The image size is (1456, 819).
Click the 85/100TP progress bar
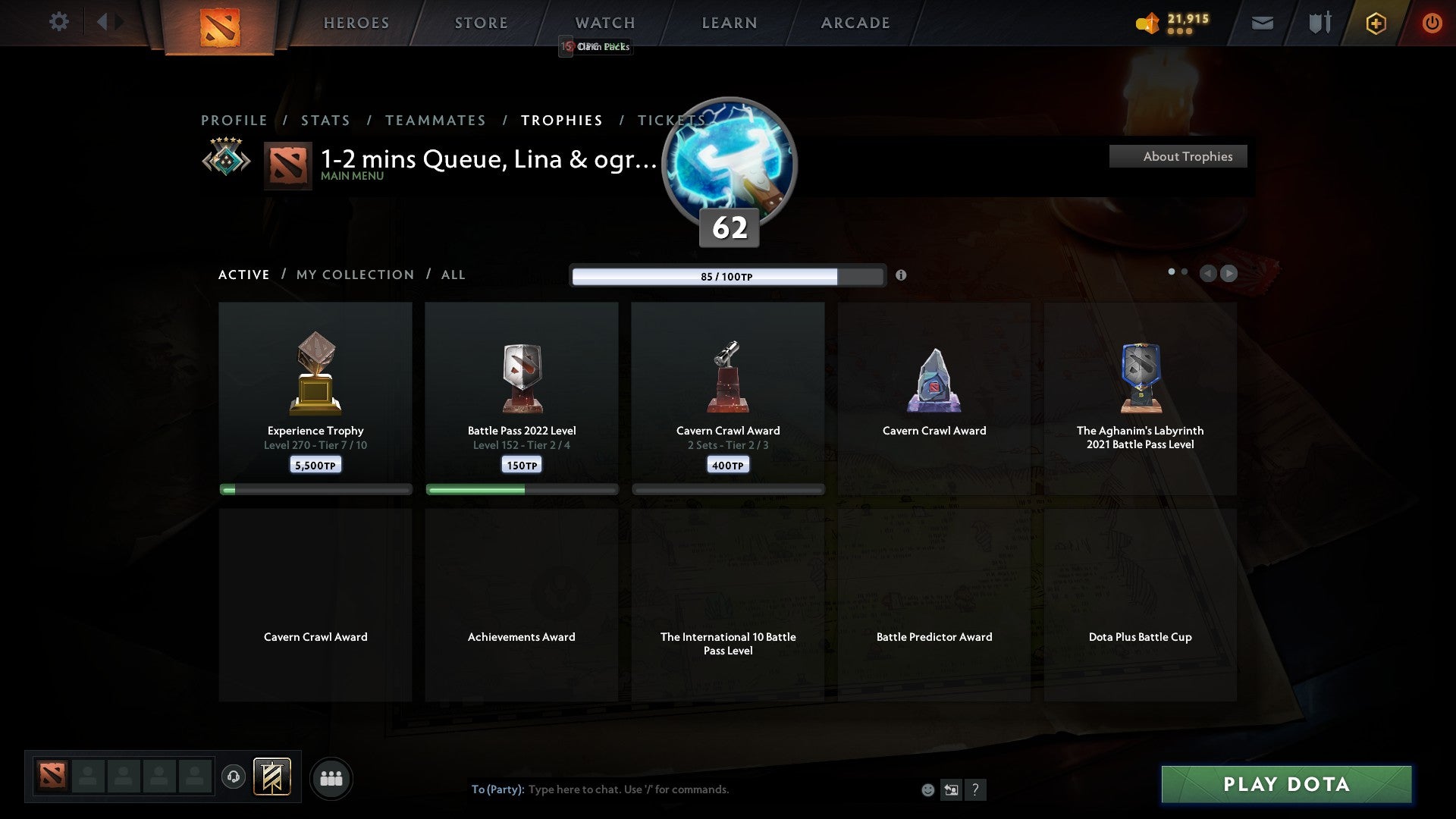[728, 276]
